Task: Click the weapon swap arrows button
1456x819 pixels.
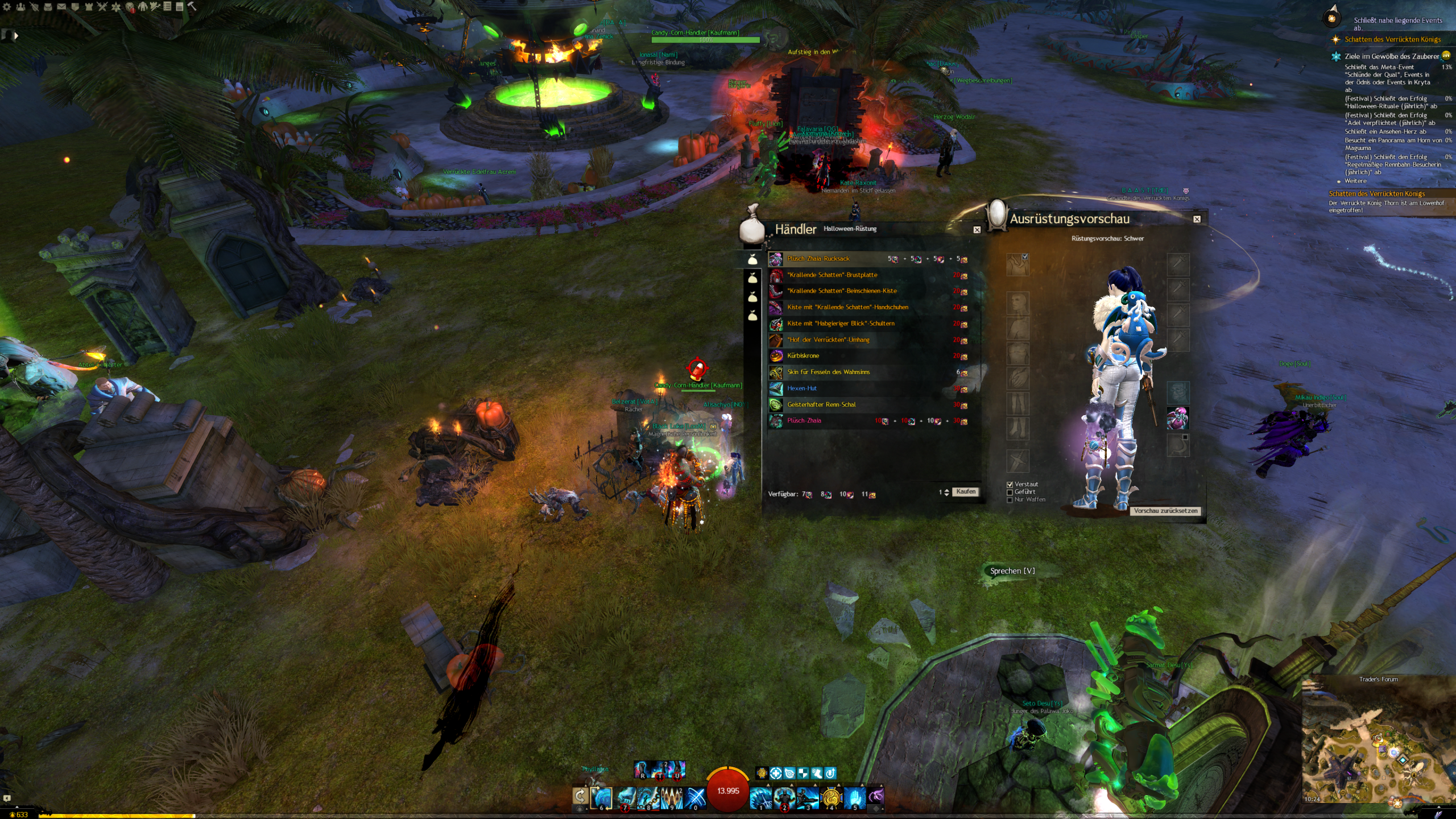Action: coord(580,796)
